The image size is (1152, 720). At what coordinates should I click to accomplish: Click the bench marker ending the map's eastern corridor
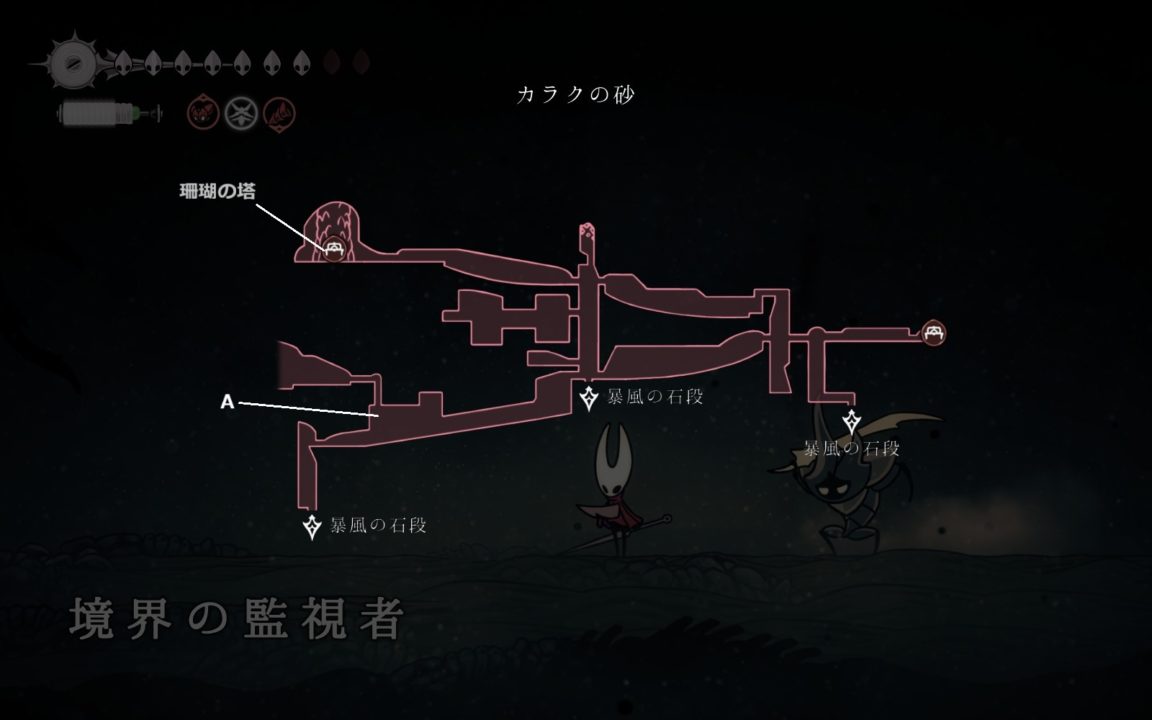click(936, 331)
